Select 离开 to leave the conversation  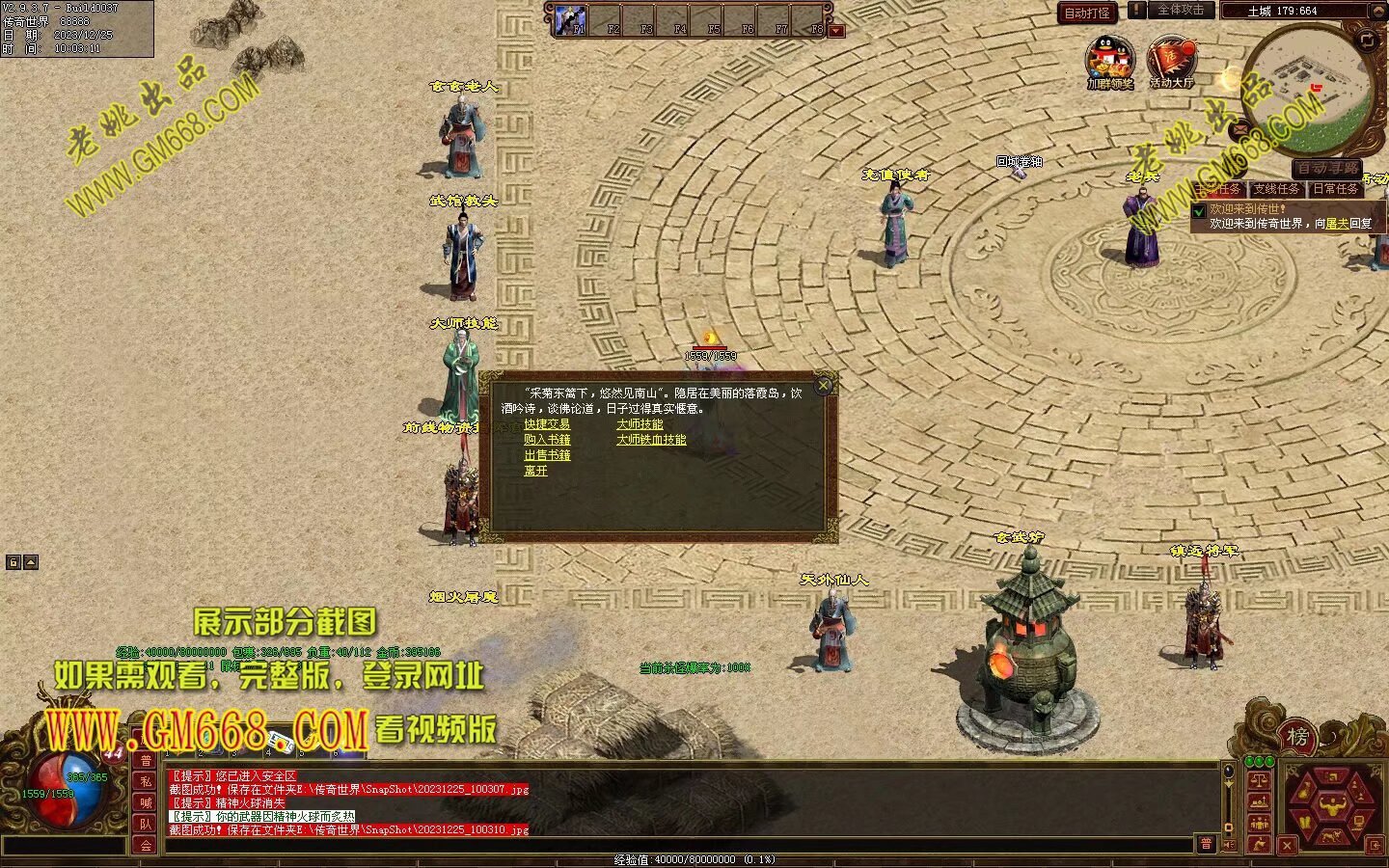(x=535, y=471)
